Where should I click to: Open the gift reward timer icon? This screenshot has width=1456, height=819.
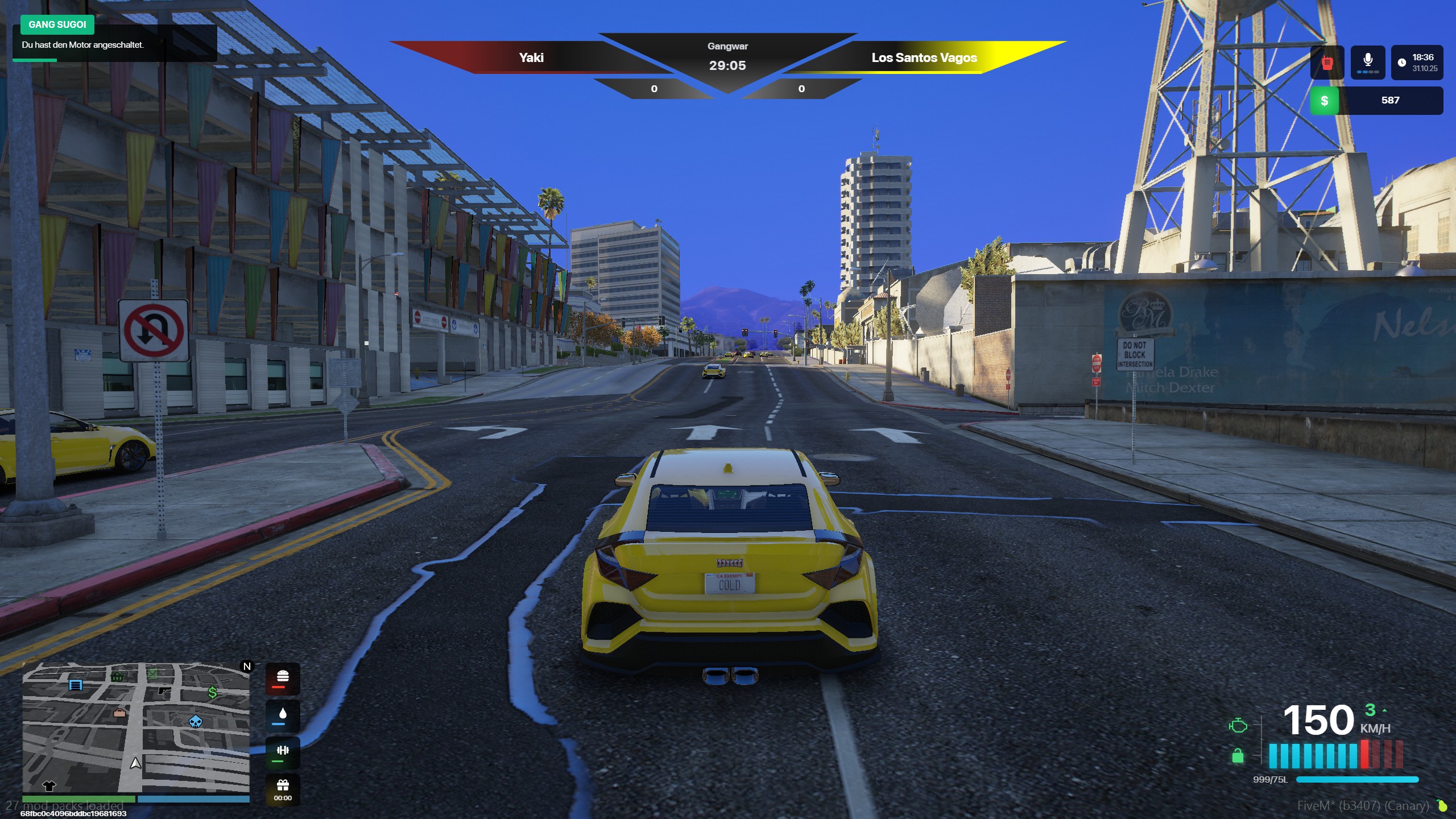click(x=283, y=788)
